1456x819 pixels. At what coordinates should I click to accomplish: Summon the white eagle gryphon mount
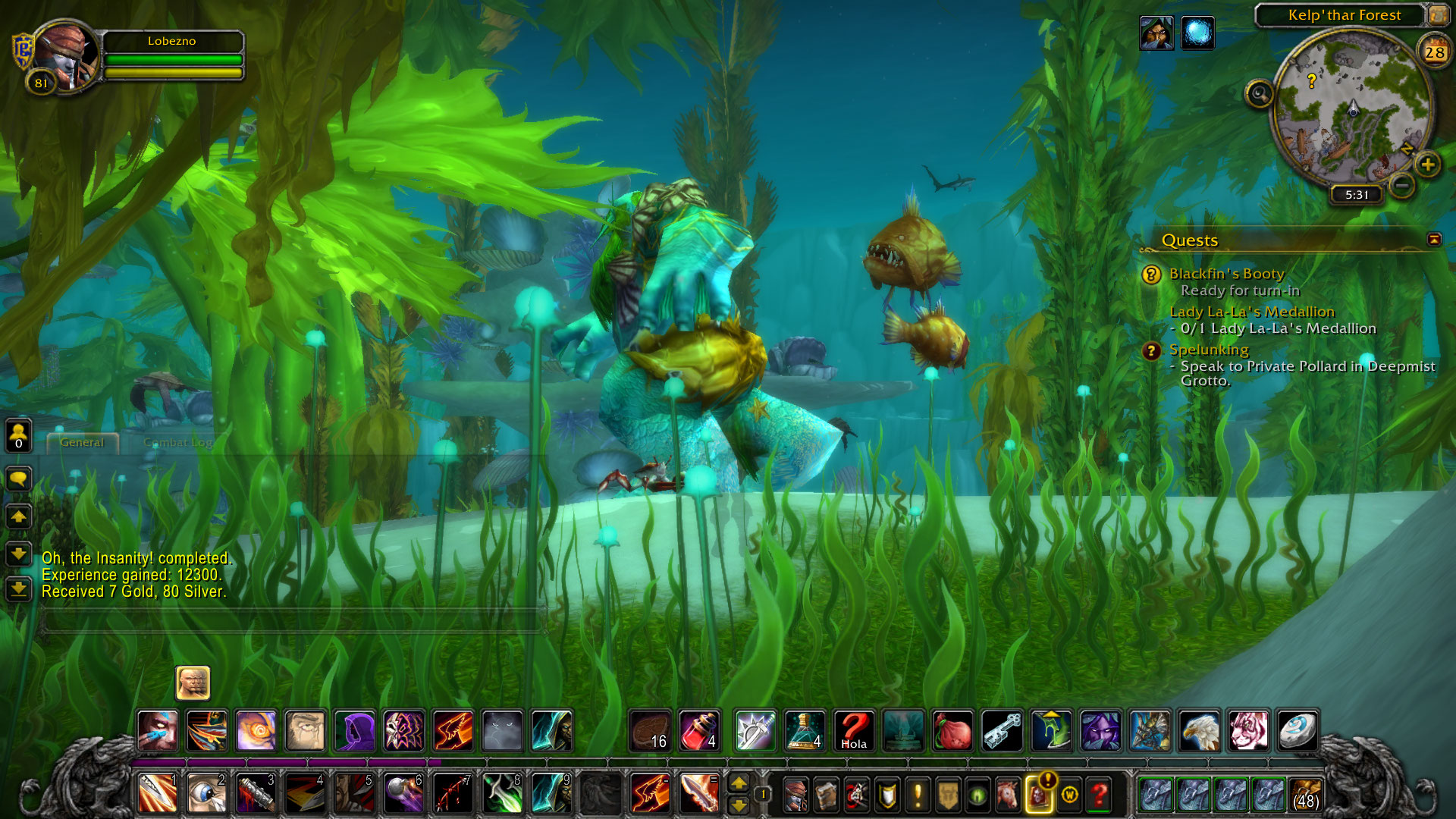[x=1199, y=731]
